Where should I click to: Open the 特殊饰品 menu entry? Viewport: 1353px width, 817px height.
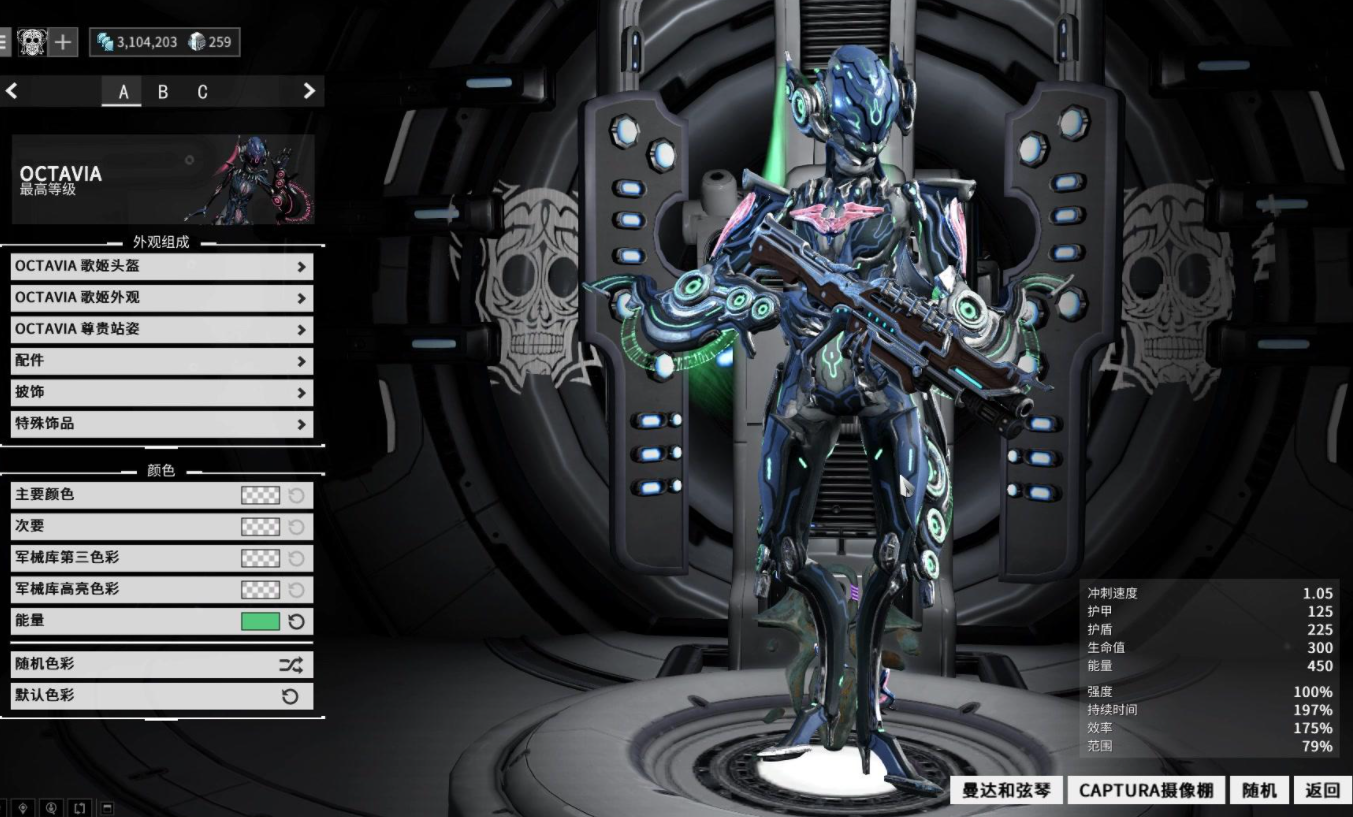coord(161,424)
